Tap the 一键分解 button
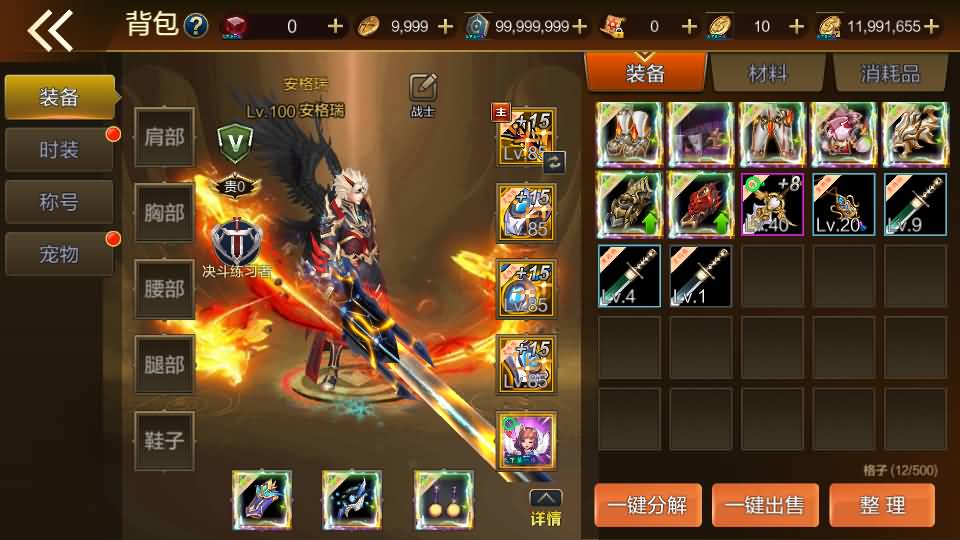This screenshot has width=960, height=540. tap(650, 505)
